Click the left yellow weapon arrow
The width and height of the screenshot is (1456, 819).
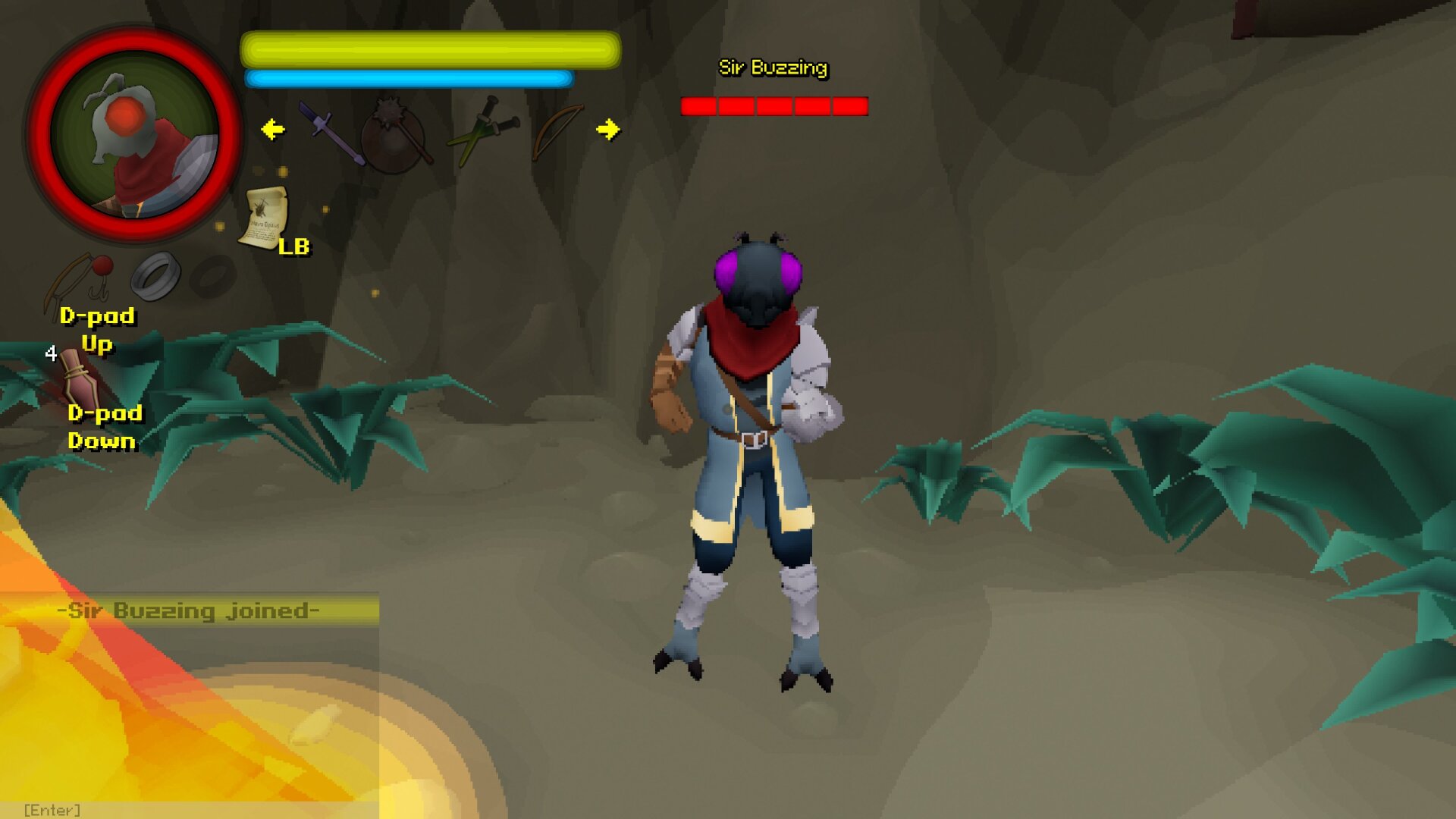[273, 130]
